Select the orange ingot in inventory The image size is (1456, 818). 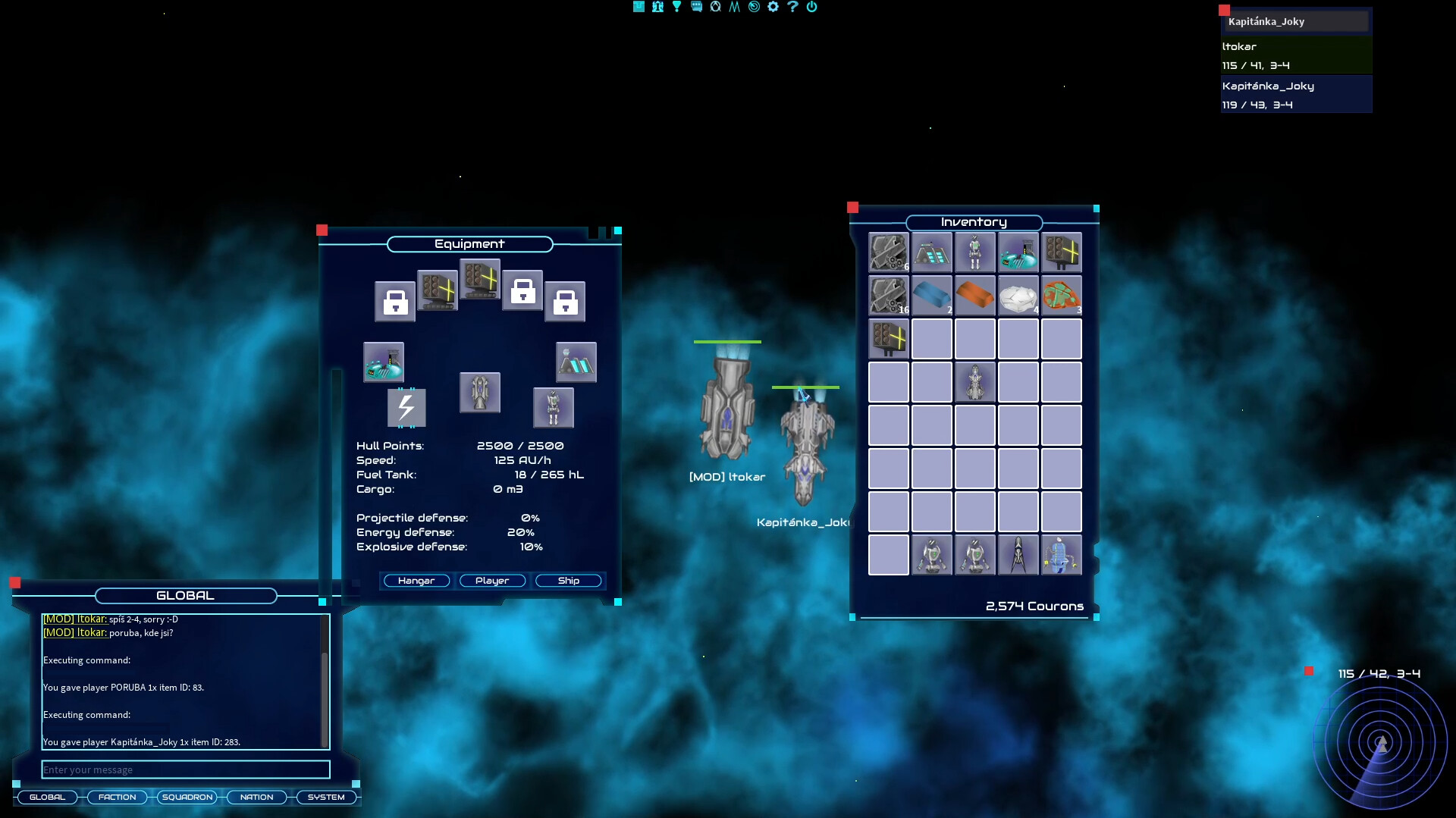click(x=976, y=296)
